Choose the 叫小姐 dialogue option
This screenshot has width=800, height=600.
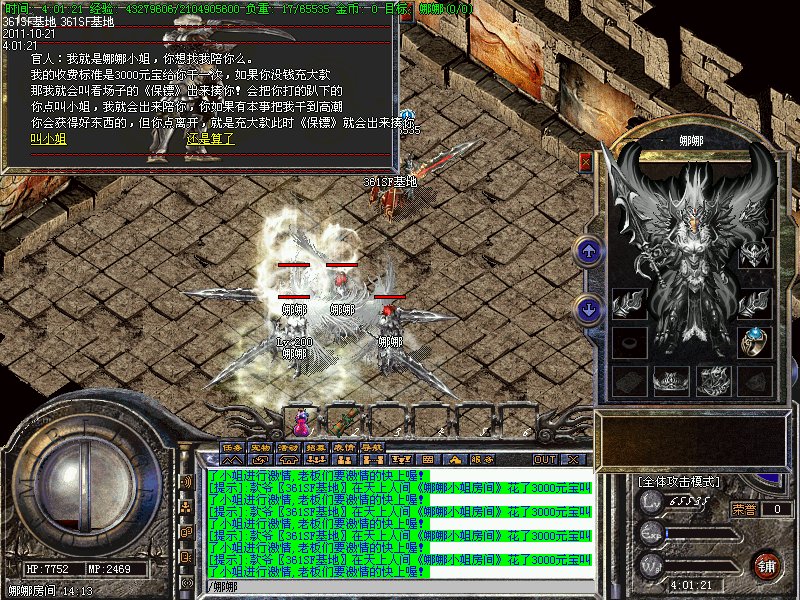pos(48,139)
